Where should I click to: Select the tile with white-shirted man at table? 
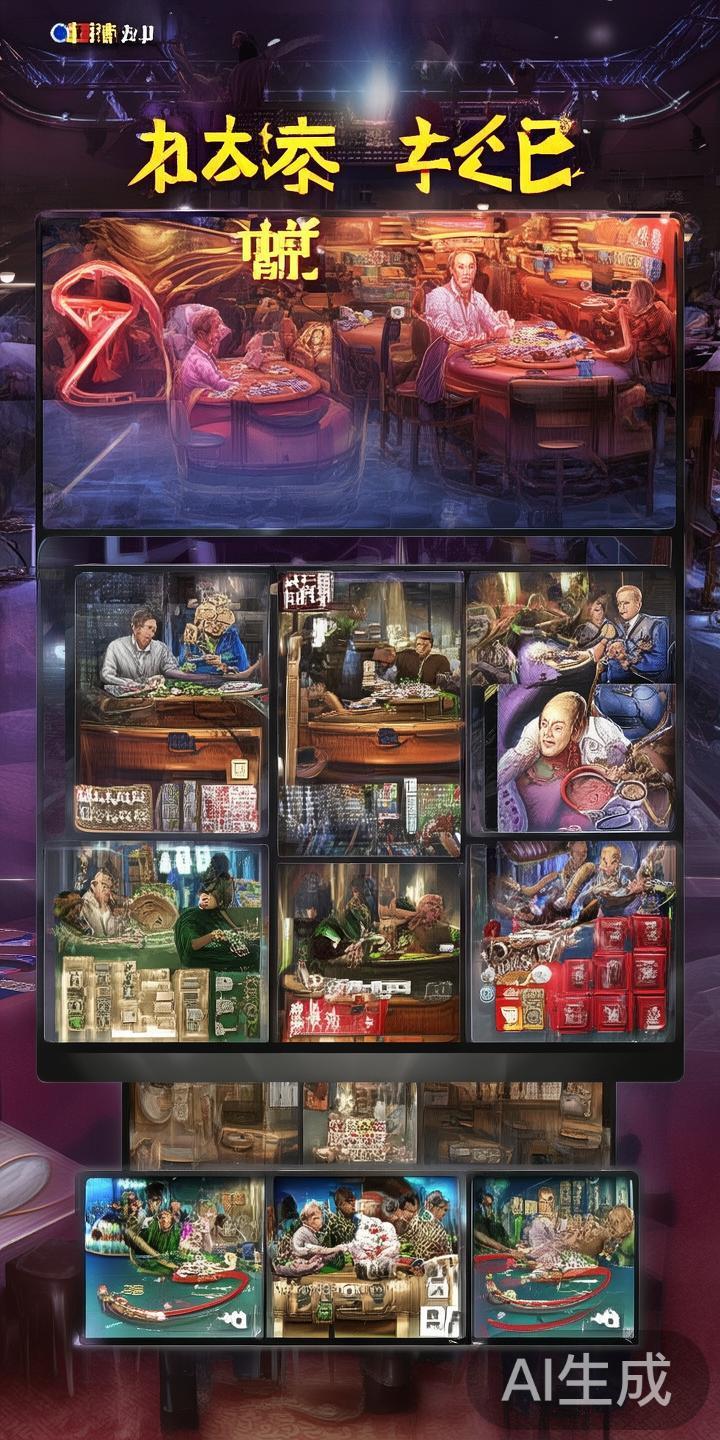pyautogui.click(x=172, y=702)
